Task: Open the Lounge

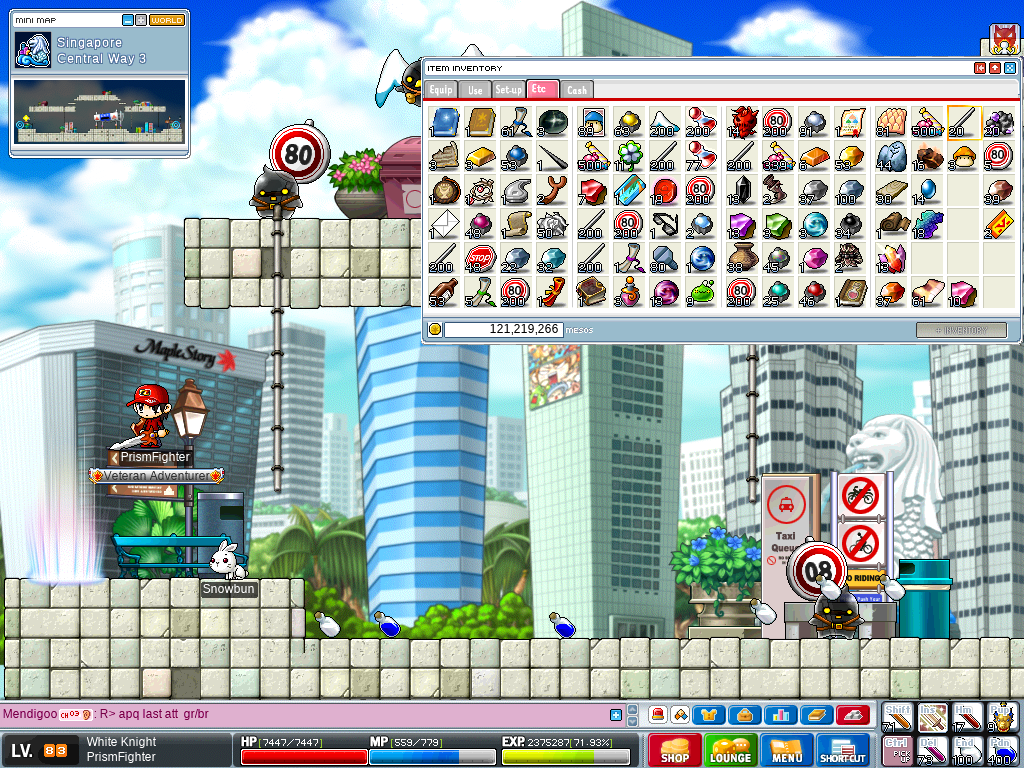Action: coord(731,750)
